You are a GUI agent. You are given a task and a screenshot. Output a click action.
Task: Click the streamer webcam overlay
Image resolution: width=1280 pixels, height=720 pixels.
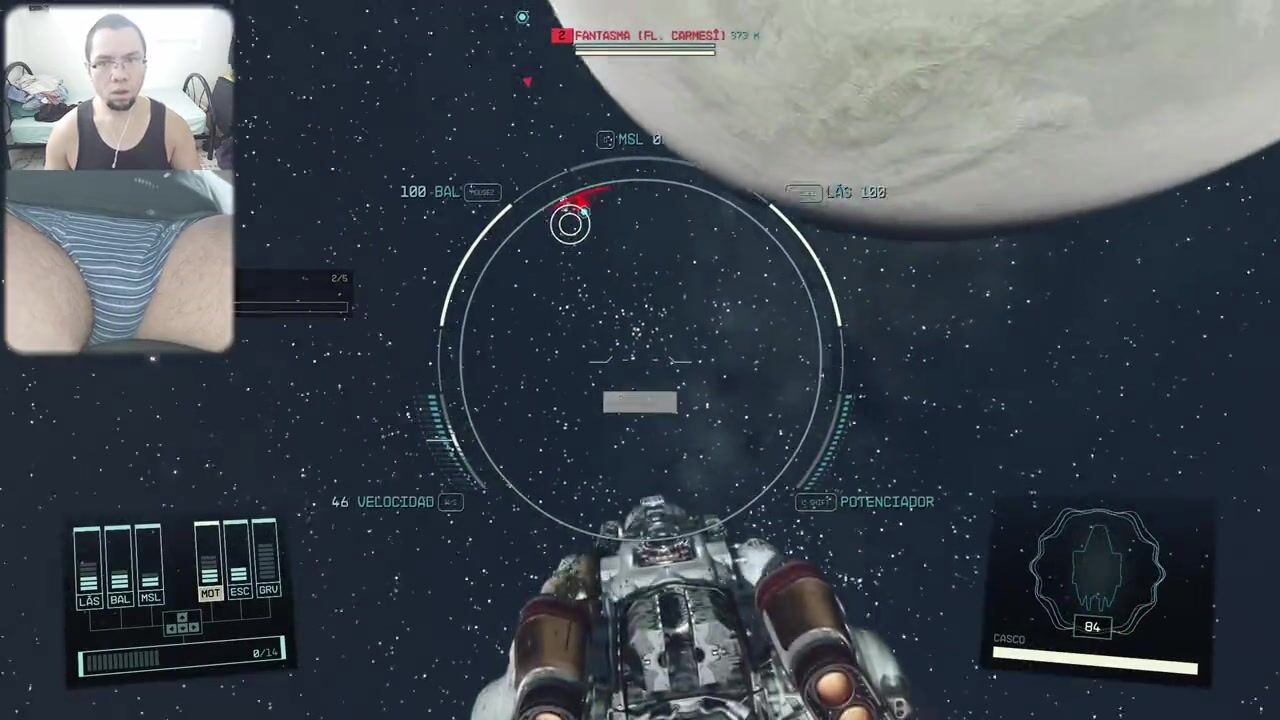point(119,179)
